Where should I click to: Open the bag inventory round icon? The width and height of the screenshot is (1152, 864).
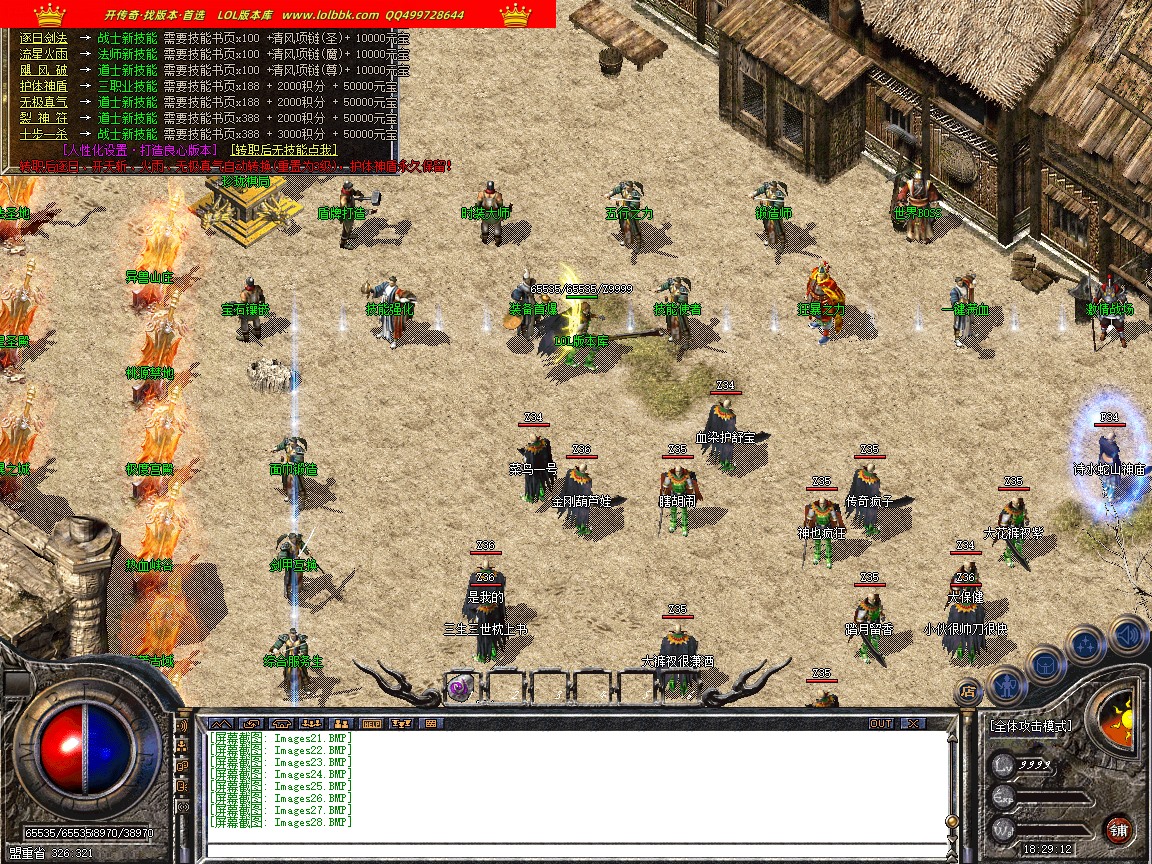(1044, 663)
